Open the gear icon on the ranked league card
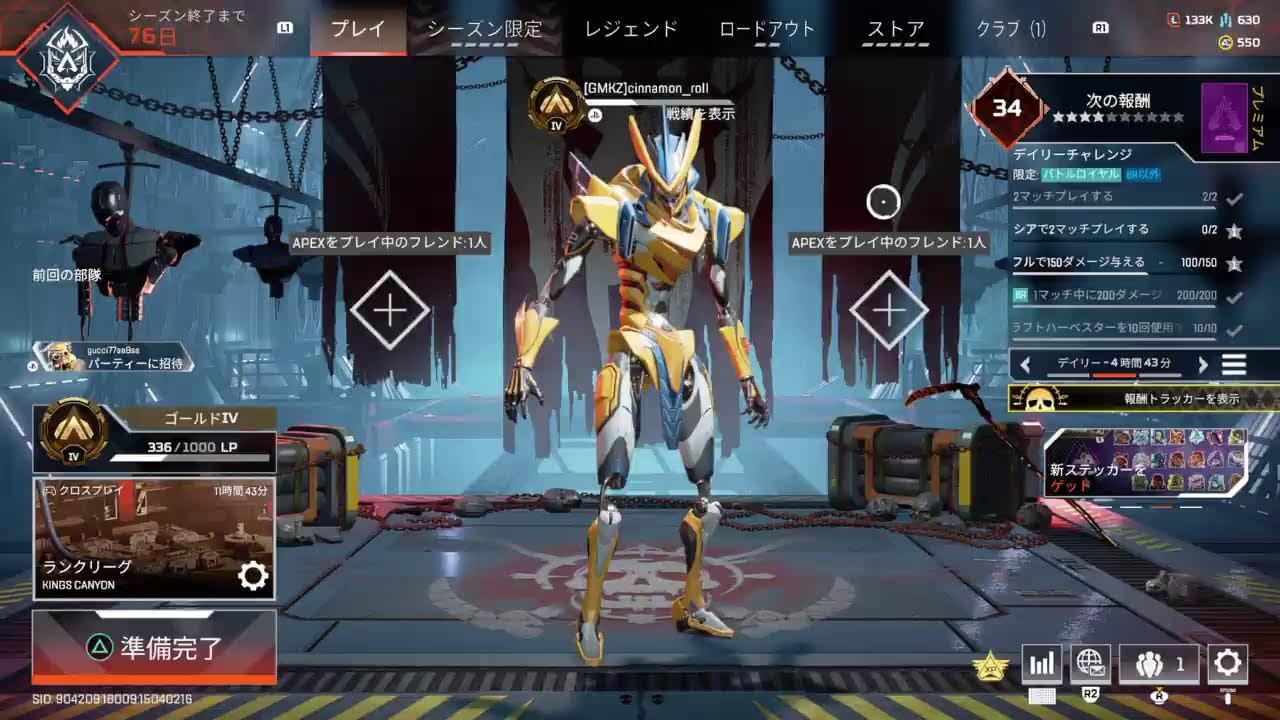1280x720 pixels. click(x=253, y=575)
